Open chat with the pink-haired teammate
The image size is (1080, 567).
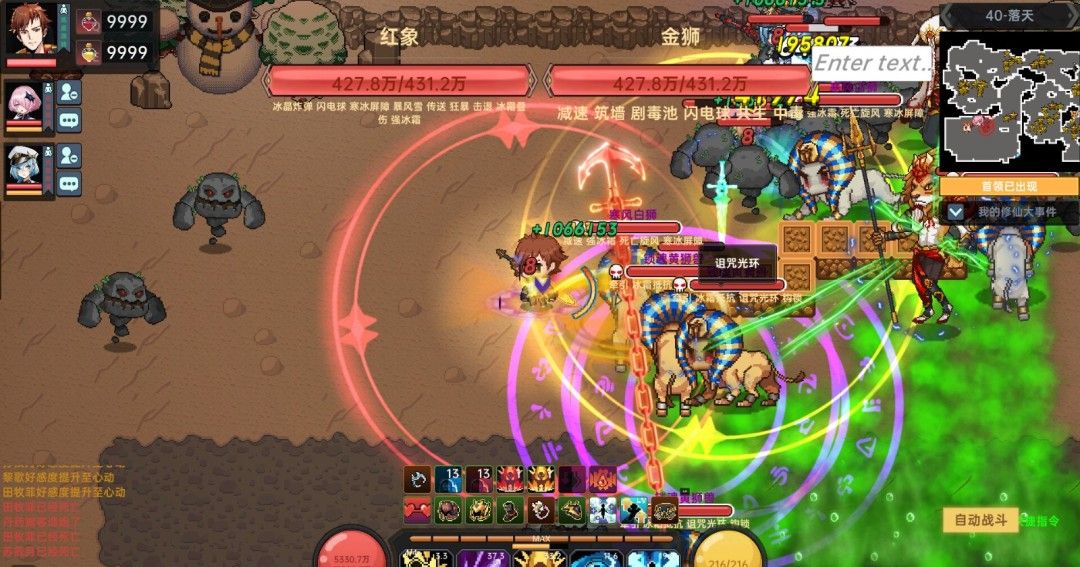coord(68,120)
